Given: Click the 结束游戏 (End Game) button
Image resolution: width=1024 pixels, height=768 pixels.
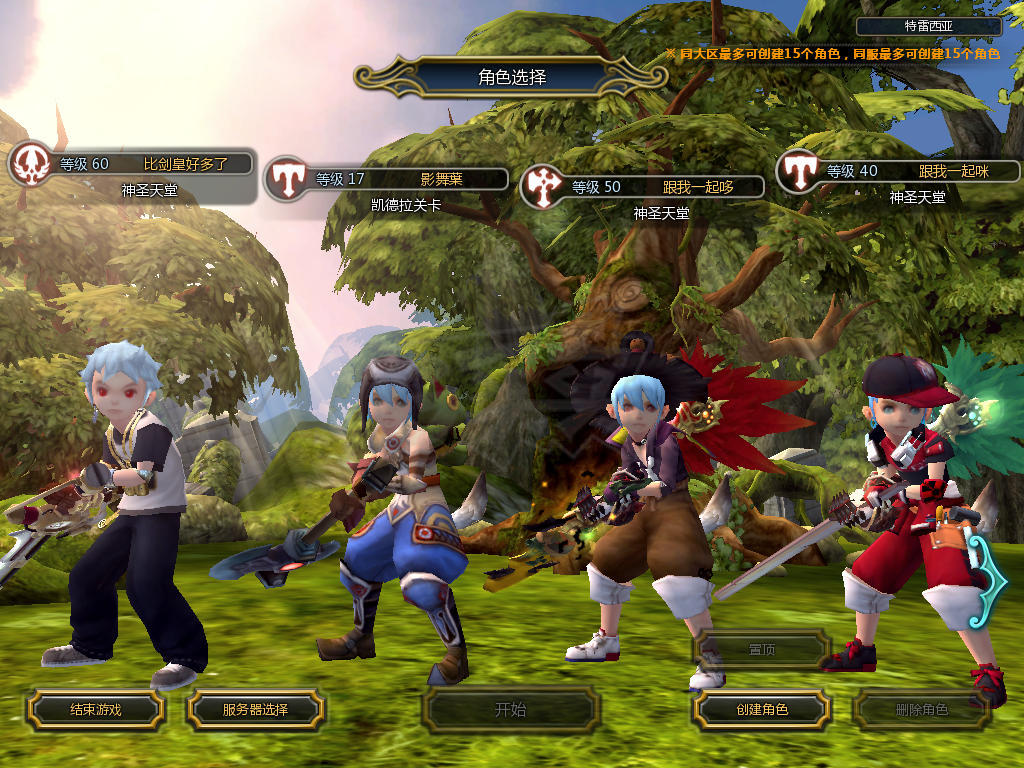Looking at the screenshot, I should coord(95,710).
